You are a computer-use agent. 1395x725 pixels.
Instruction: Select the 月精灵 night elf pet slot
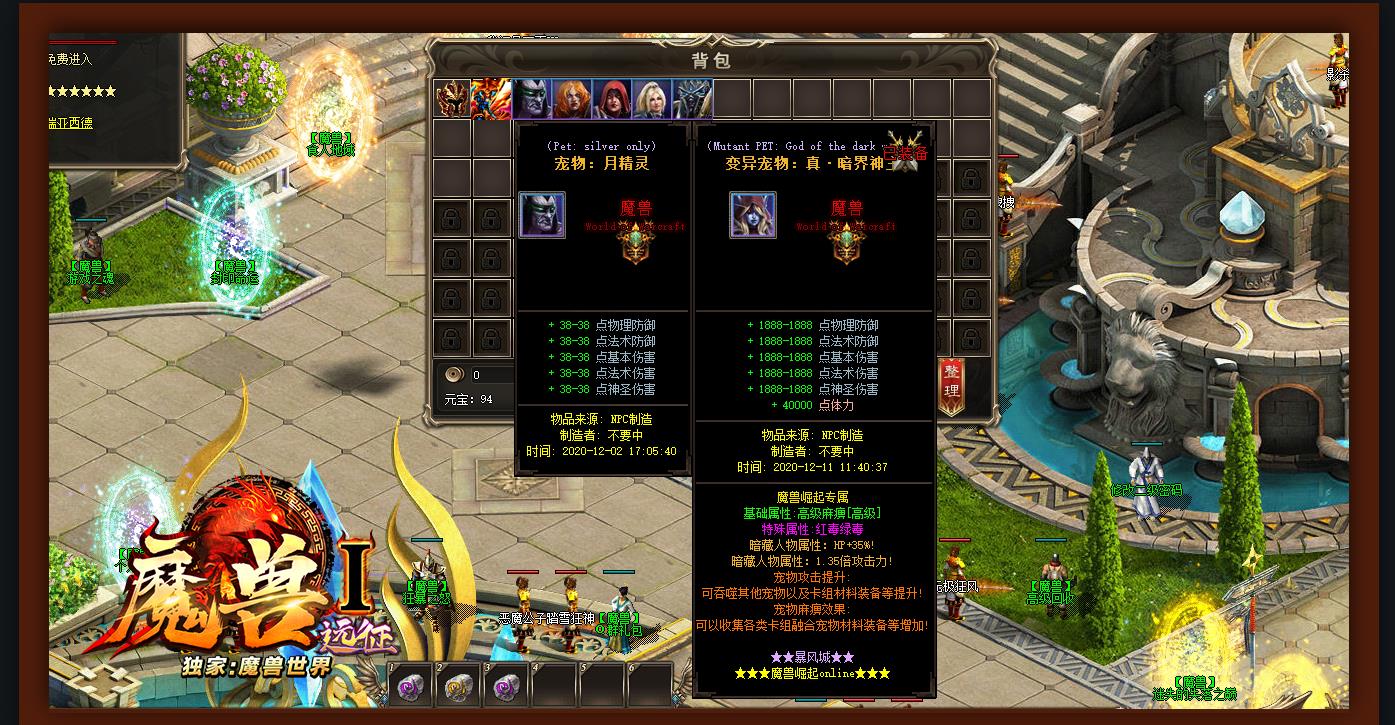(x=531, y=99)
